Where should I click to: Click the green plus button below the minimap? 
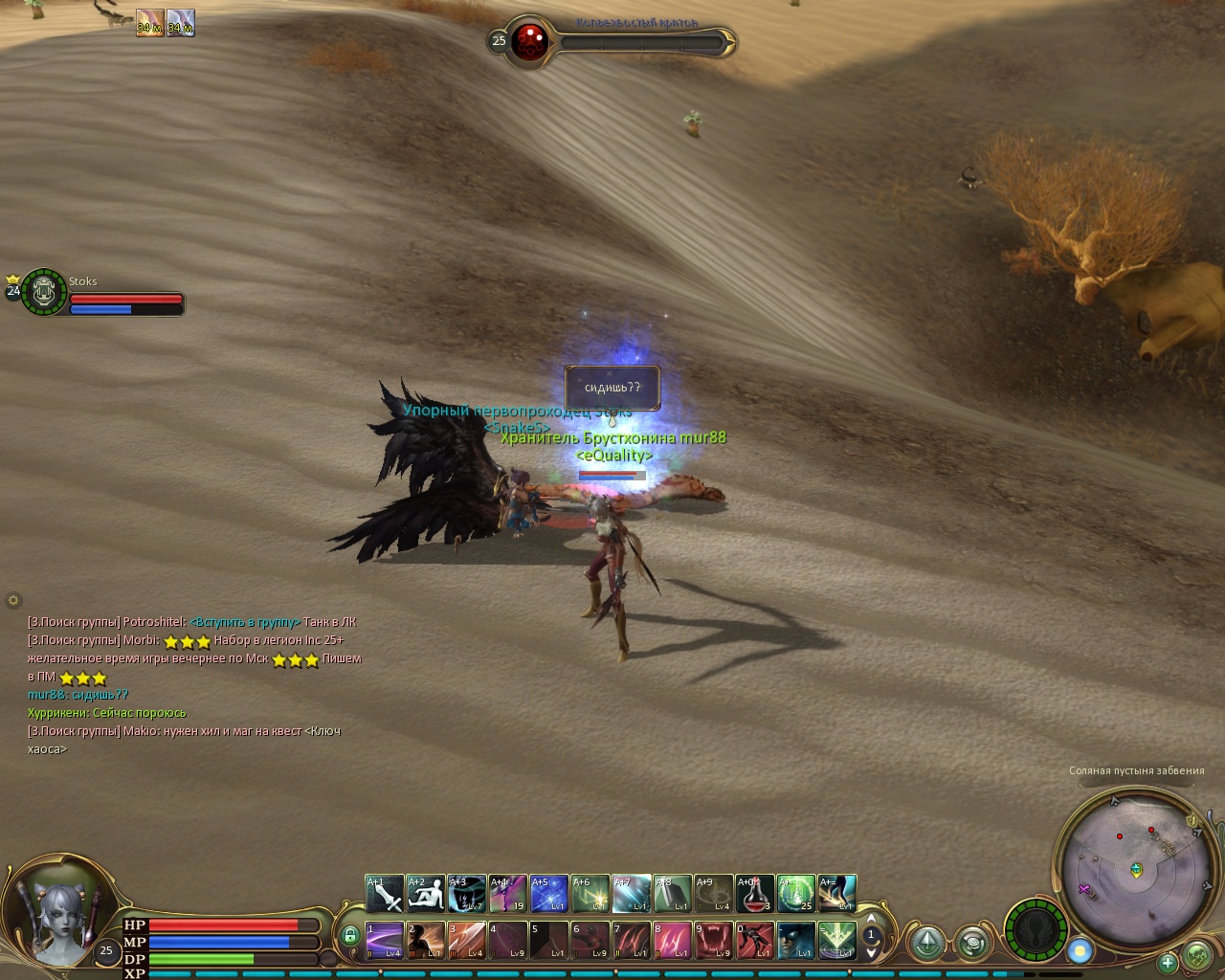[x=1167, y=962]
